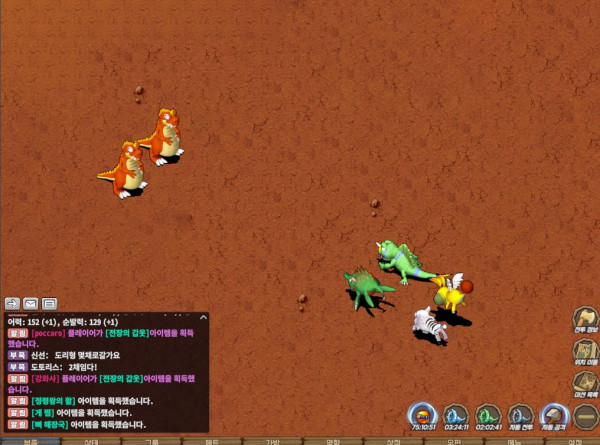
Task: Open the 상태 status tab on the bottom bar
Action: [x=91, y=441]
